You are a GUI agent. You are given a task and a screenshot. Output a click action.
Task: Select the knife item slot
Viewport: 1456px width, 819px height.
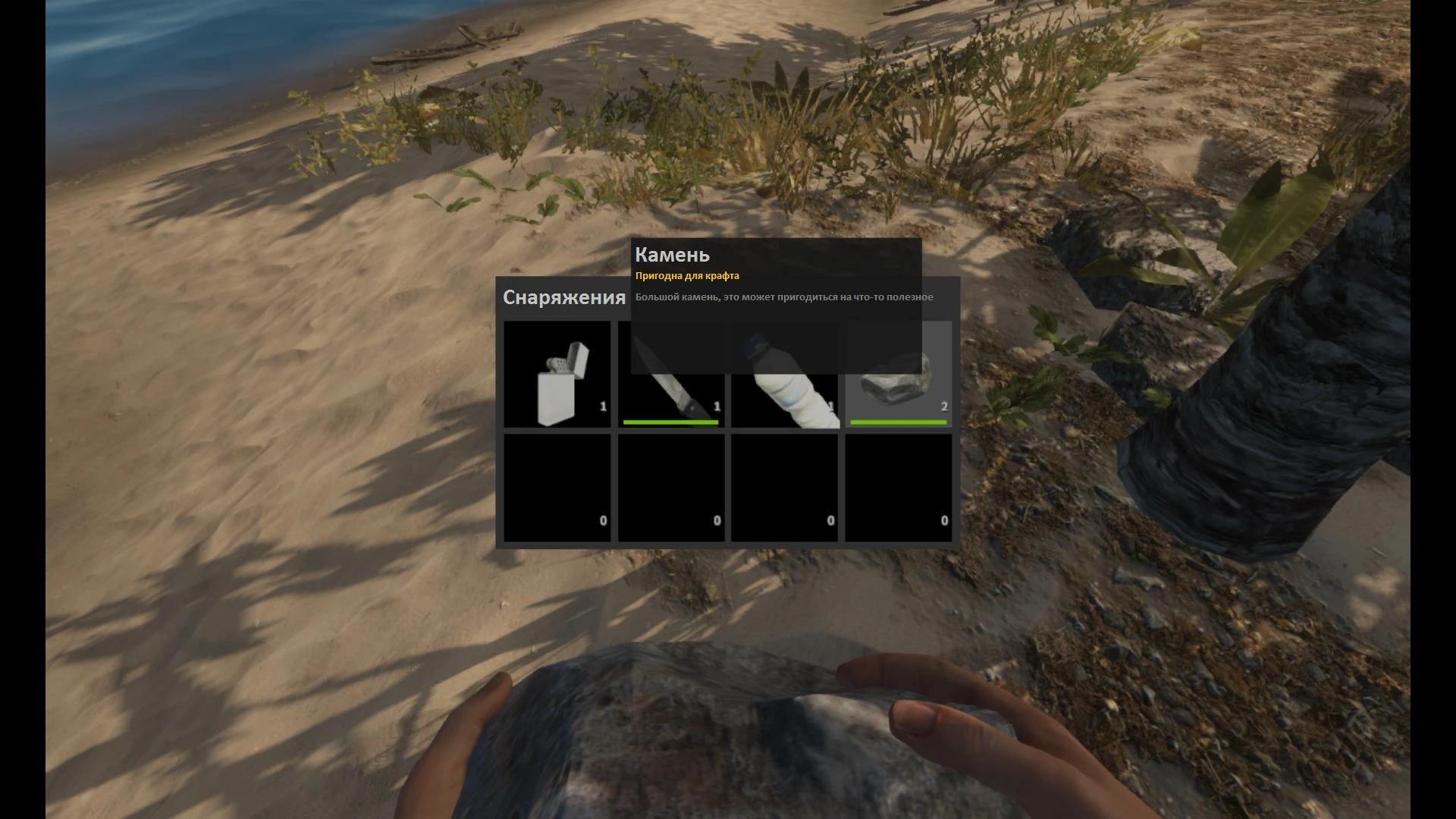pos(671,375)
